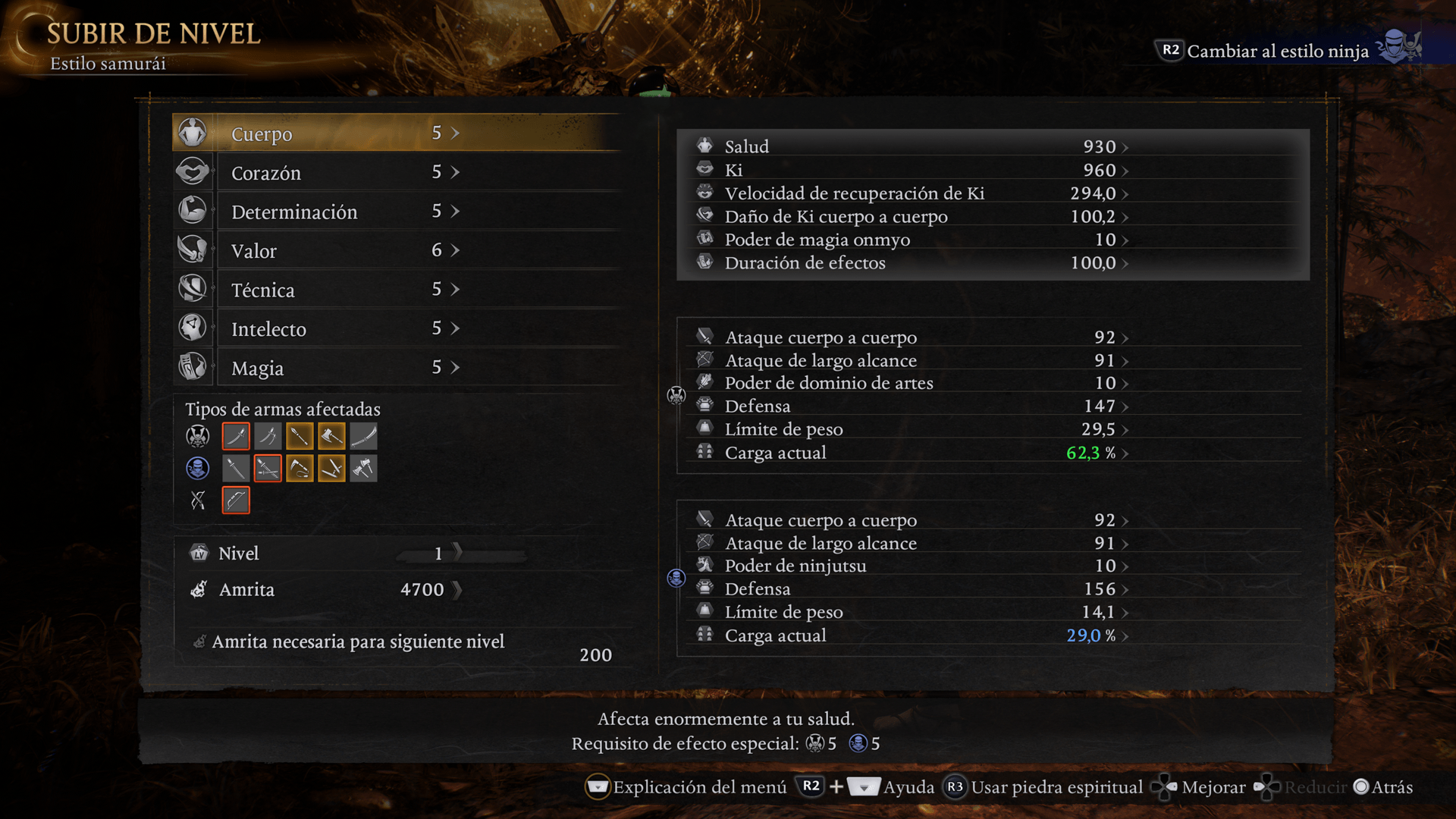Select the Valor stat row
1456x819 pixels.
[x=394, y=251]
